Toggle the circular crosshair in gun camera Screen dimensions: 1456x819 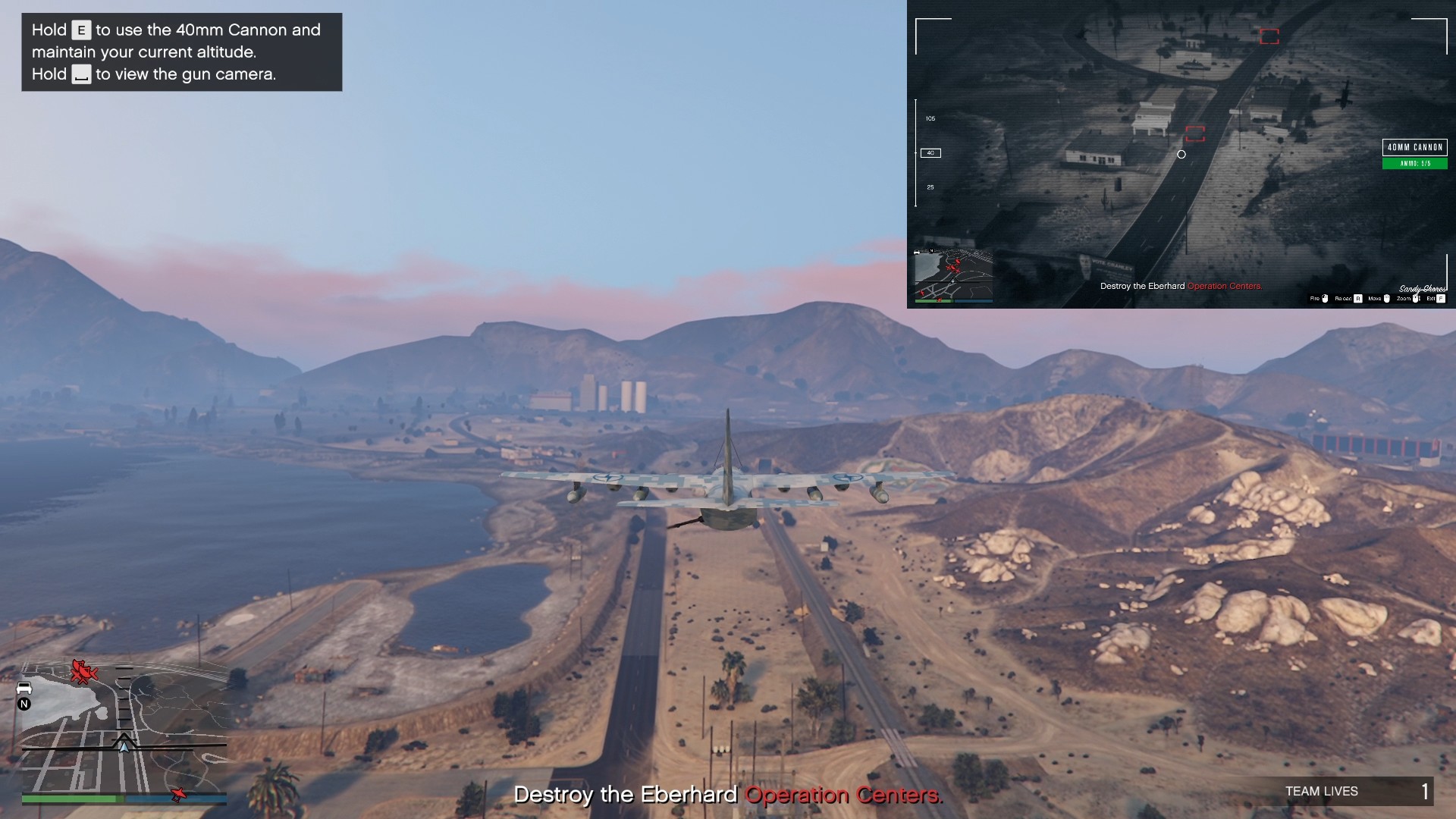(1181, 154)
